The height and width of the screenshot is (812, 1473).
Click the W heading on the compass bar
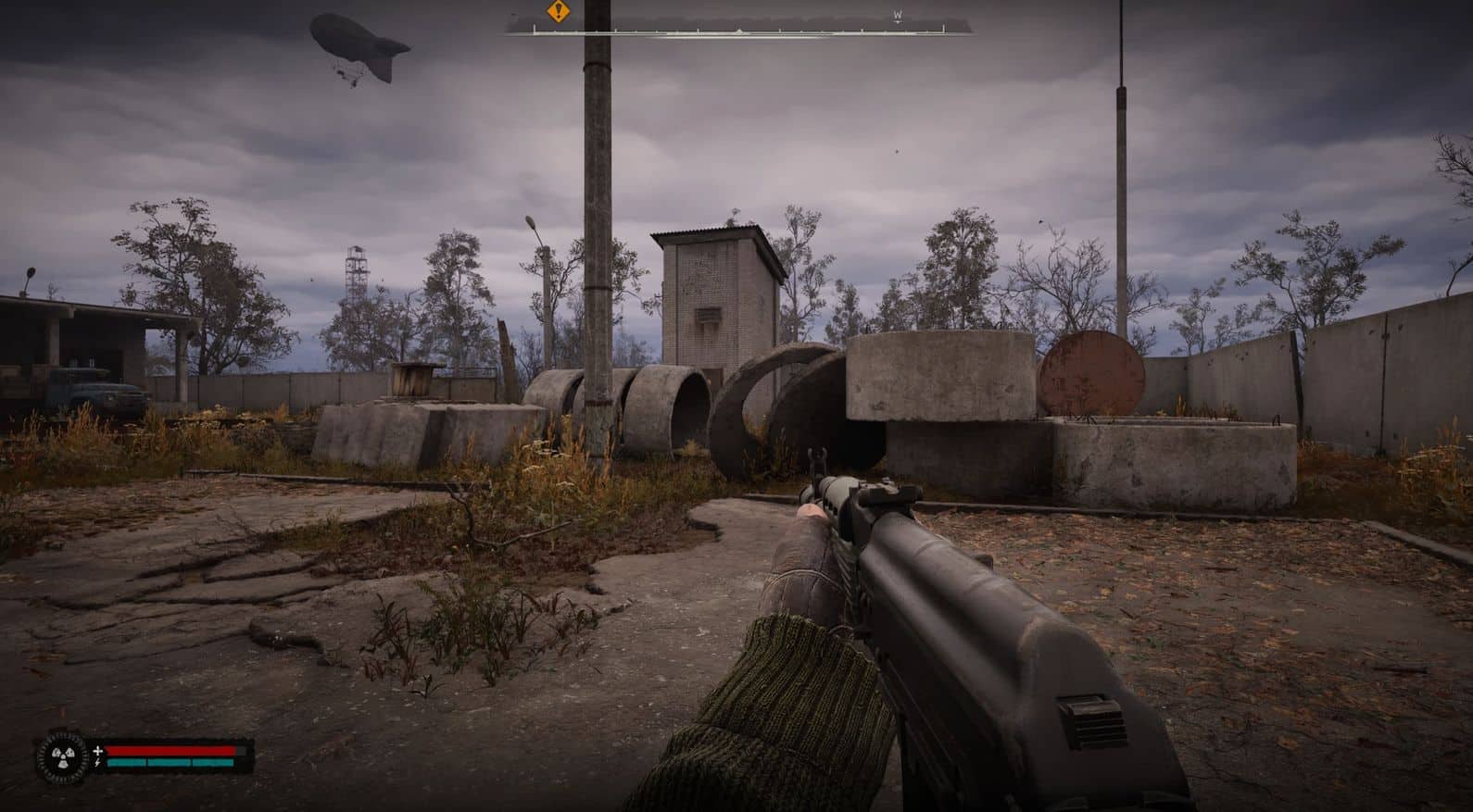[897, 15]
